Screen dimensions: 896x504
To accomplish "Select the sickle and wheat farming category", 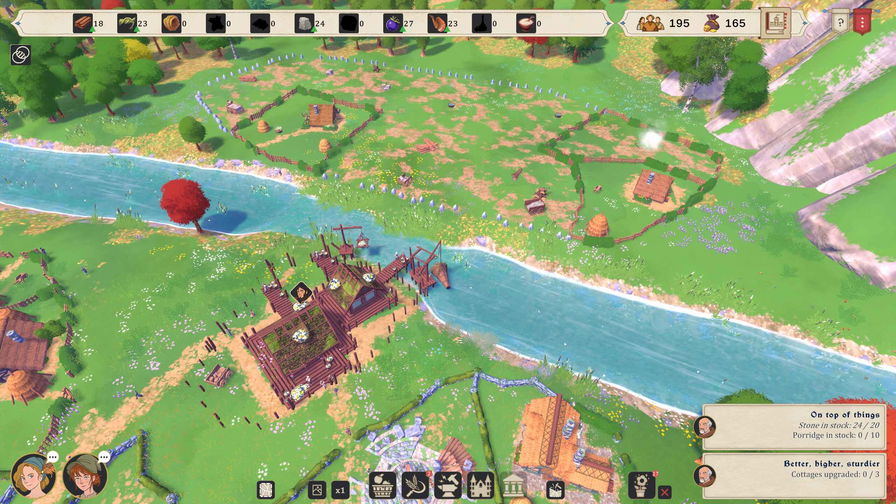I will (x=415, y=487).
